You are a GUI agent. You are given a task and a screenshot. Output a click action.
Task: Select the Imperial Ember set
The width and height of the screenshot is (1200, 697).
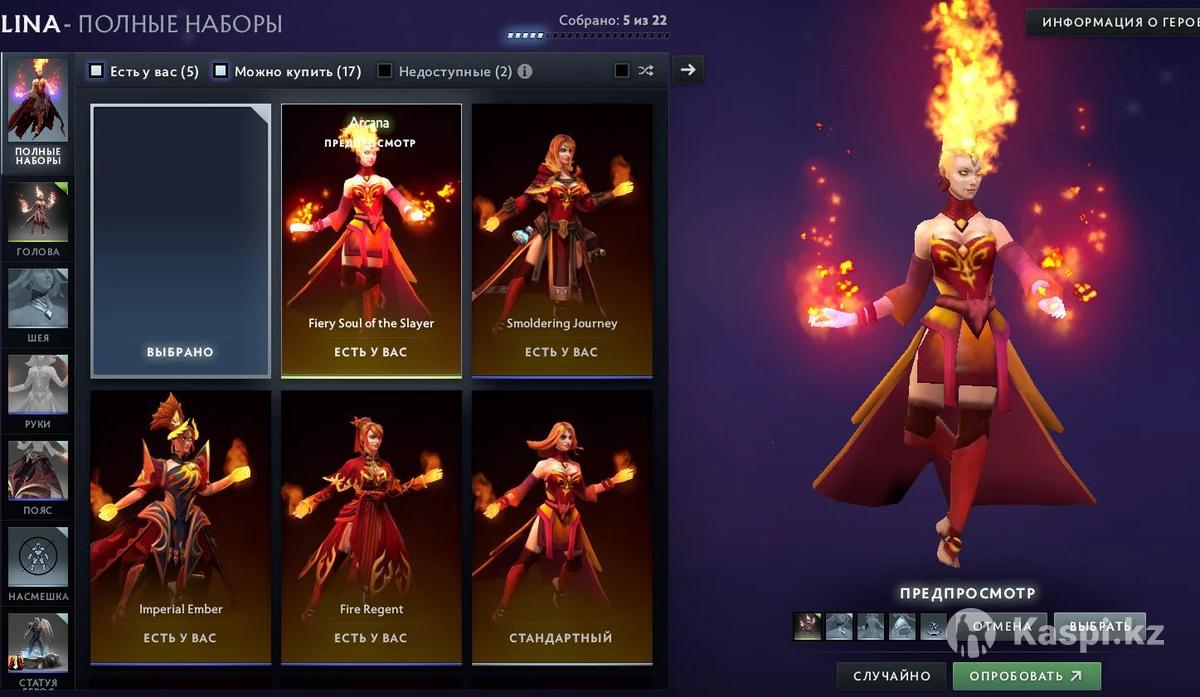[181, 526]
